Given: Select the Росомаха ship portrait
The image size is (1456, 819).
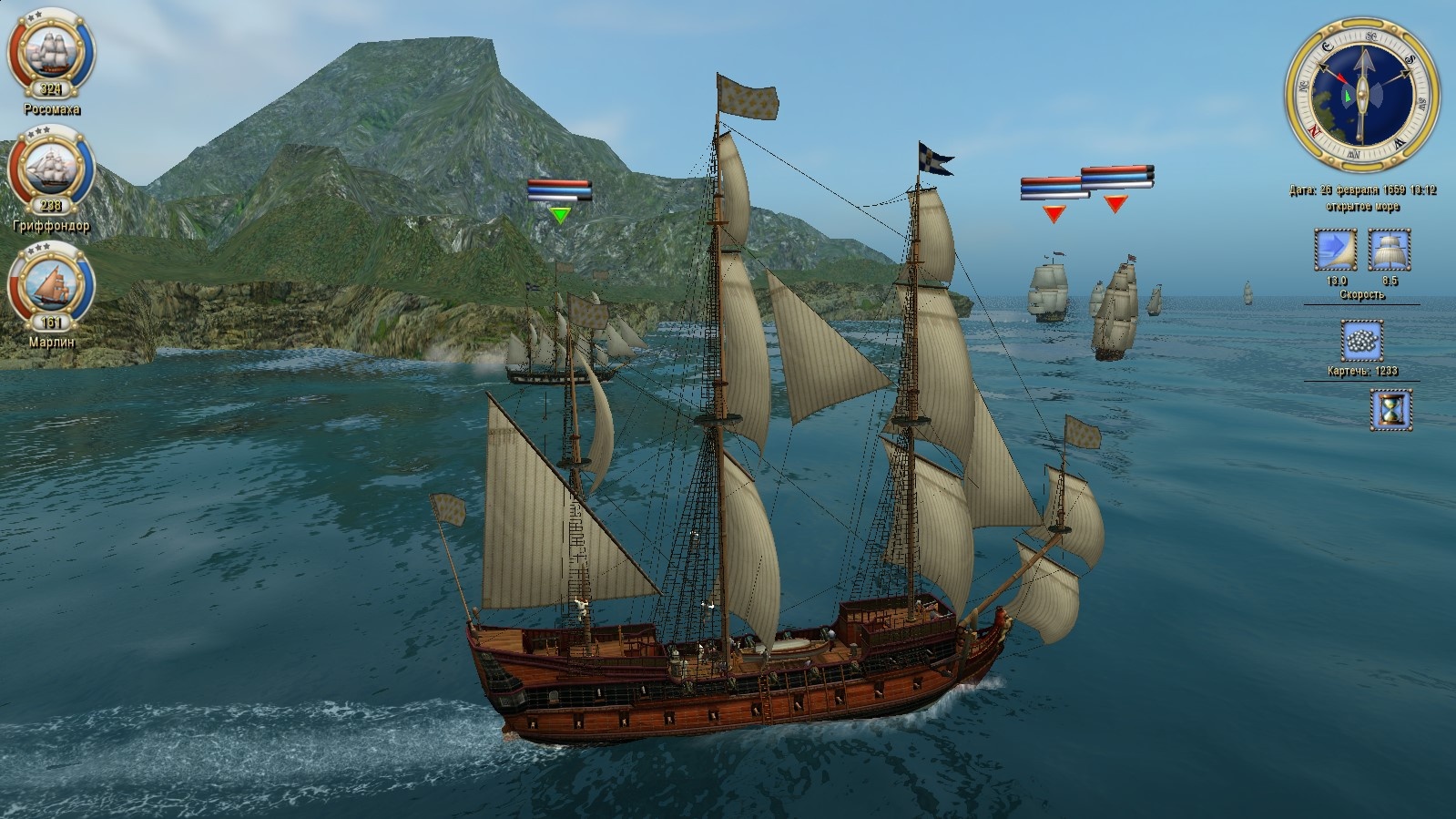Looking at the screenshot, I should (x=51, y=52).
